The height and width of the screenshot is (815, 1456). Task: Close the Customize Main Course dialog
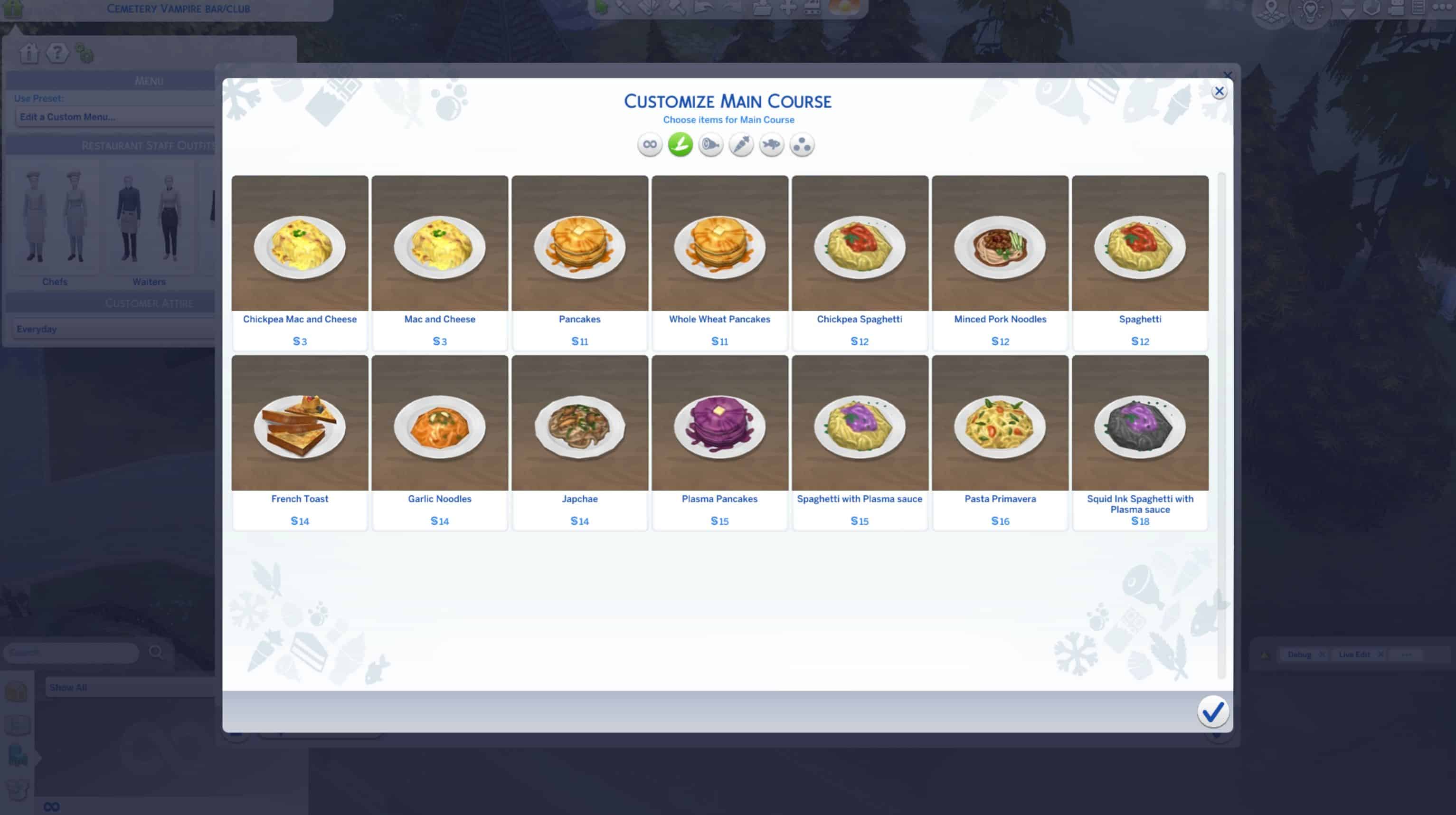point(1219,92)
